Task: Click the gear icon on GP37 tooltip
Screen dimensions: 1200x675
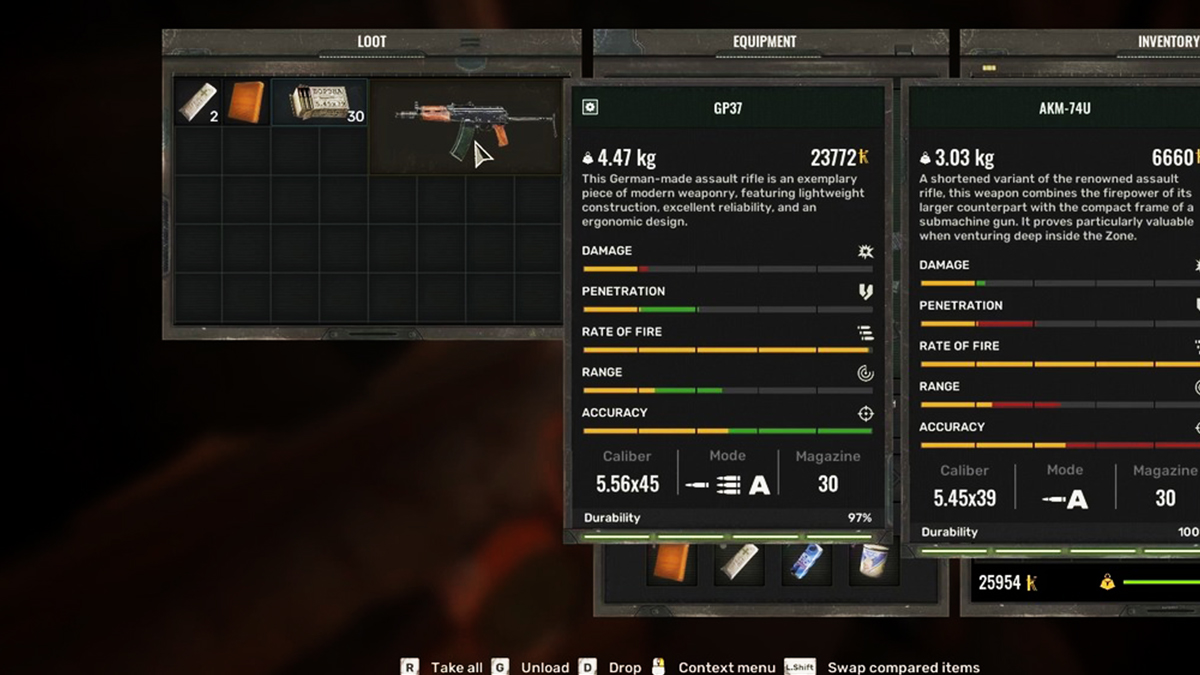Action: tap(590, 107)
